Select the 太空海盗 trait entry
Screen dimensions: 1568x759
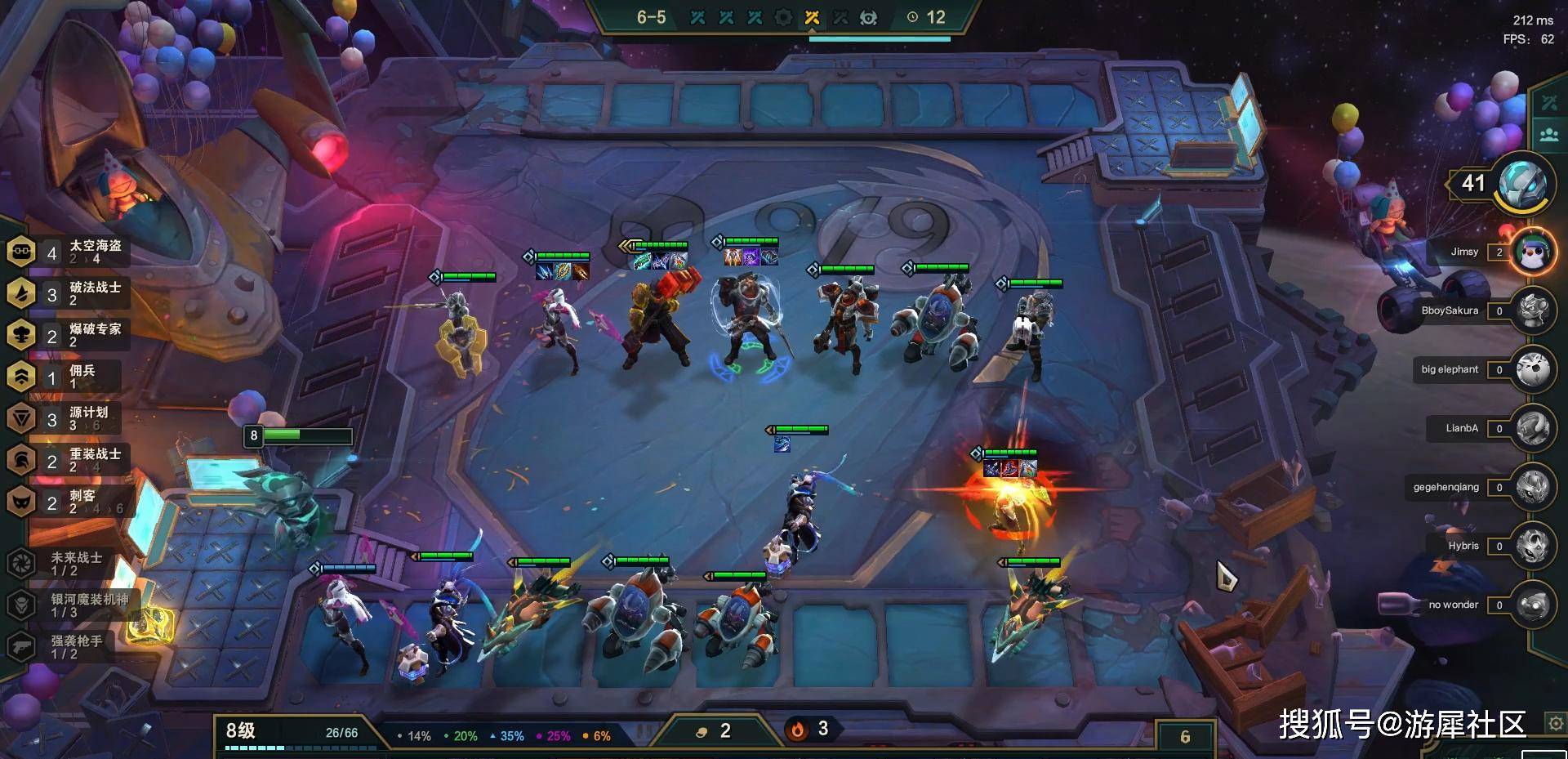(x=69, y=252)
